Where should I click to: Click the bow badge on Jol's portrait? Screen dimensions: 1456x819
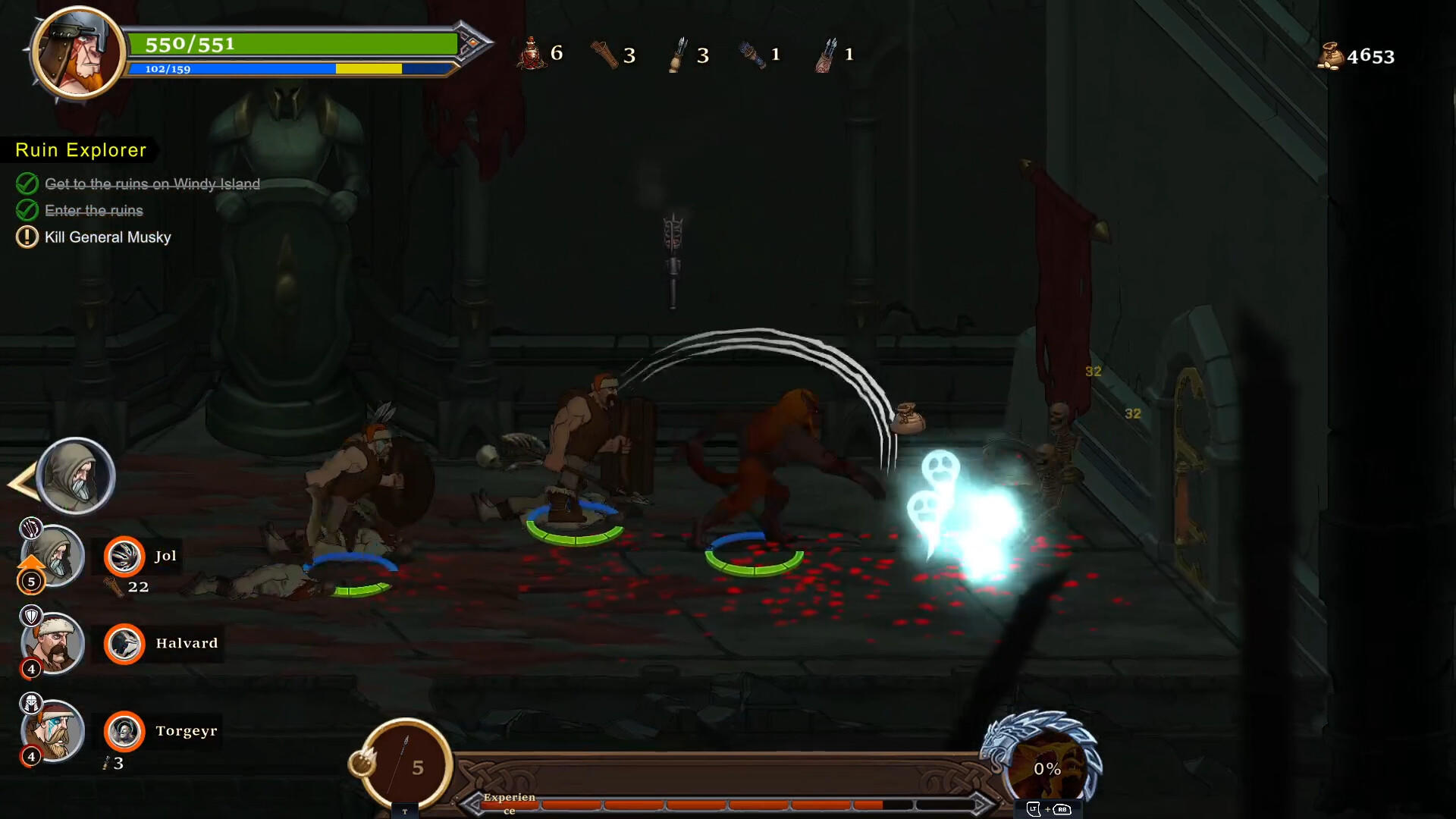[30, 527]
